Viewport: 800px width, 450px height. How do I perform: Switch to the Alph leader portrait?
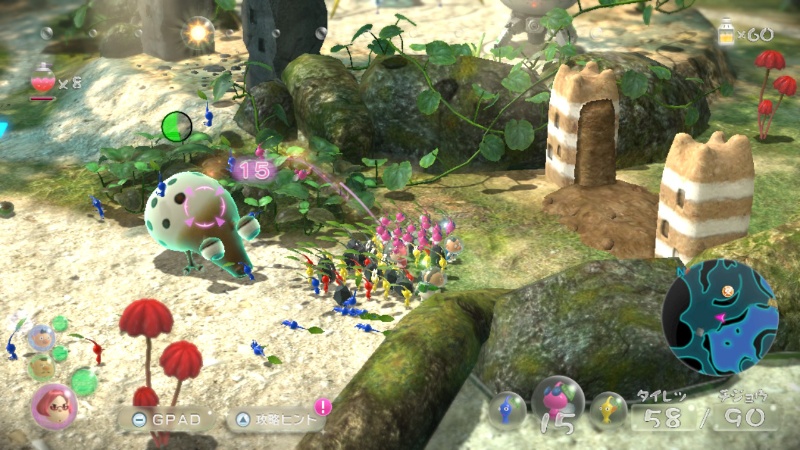[x=42, y=338]
